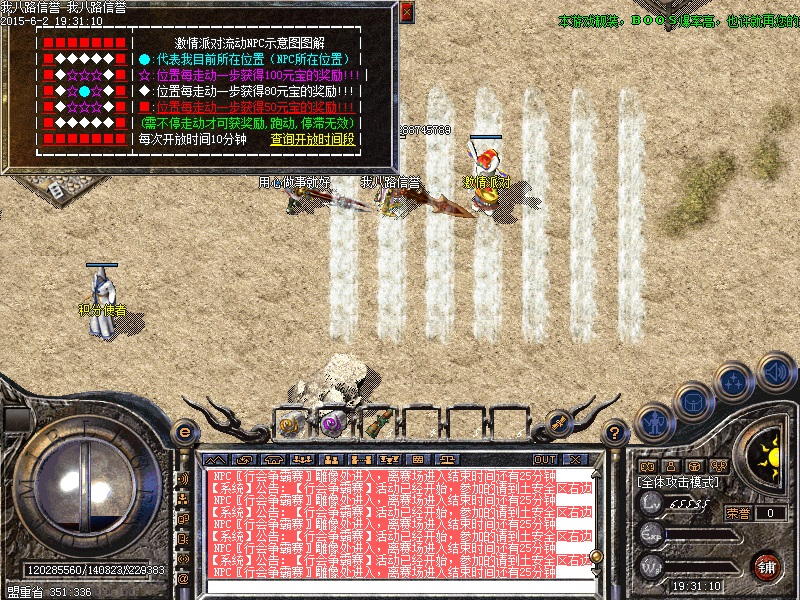Use the white scroll in the belt slot
This screenshot has height=600, width=800.
pyautogui.click(x=289, y=423)
